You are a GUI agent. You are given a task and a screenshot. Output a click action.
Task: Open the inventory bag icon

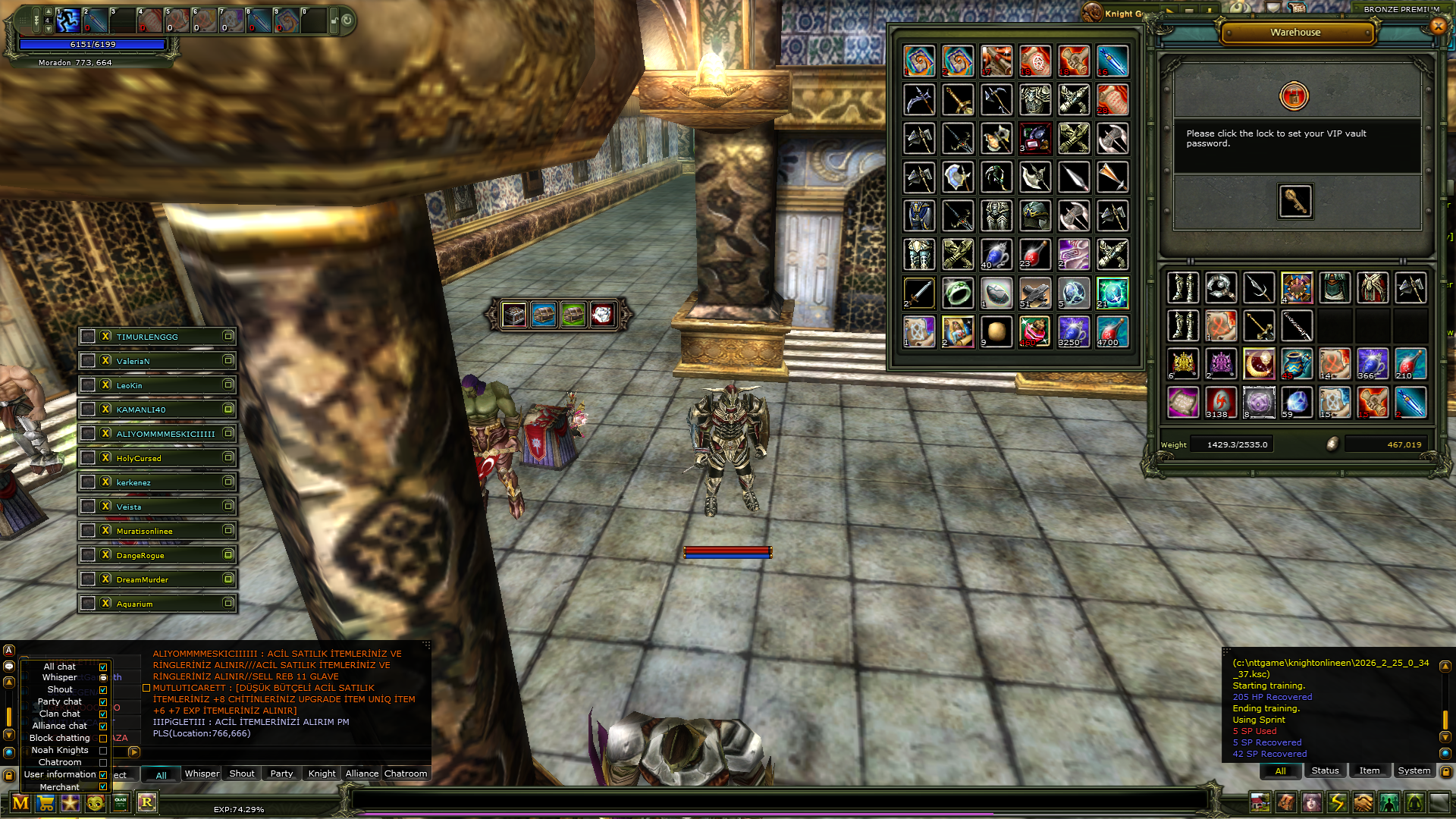tap(1285, 802)
